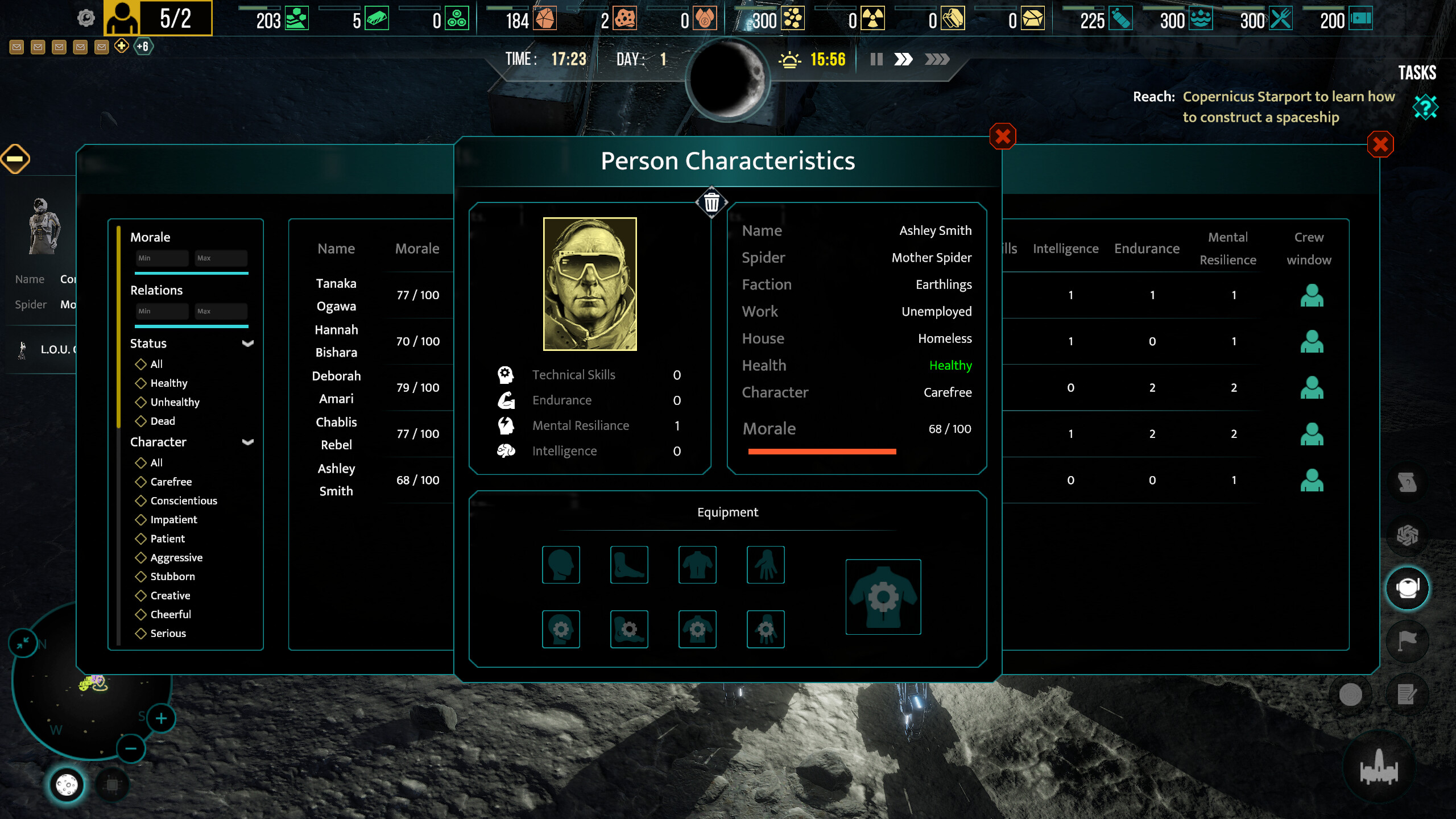Delete person with the trash can icon
The height and width of the screenshot is (819, 1456).
click(x=712, y=202)
